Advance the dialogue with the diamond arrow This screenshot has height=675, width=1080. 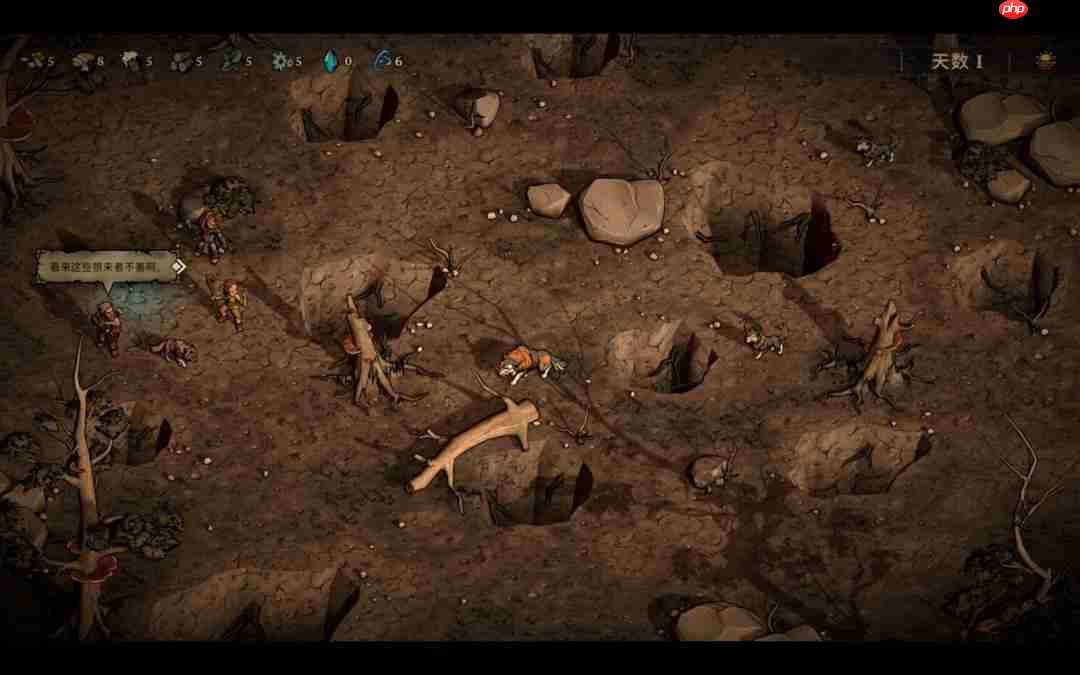(178, 266)
